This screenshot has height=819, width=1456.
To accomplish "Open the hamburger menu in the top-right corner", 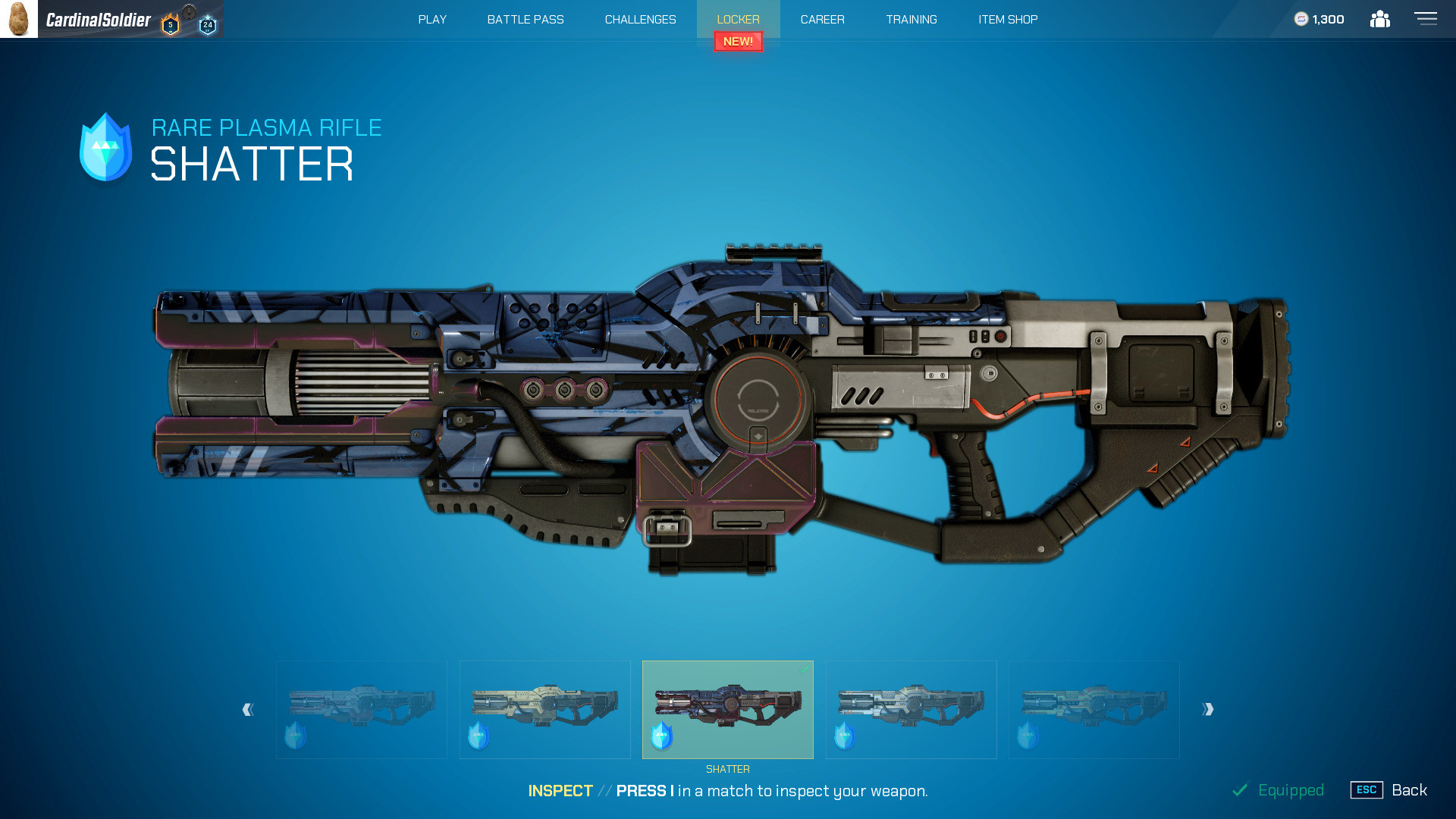I will click(1426, 19).
